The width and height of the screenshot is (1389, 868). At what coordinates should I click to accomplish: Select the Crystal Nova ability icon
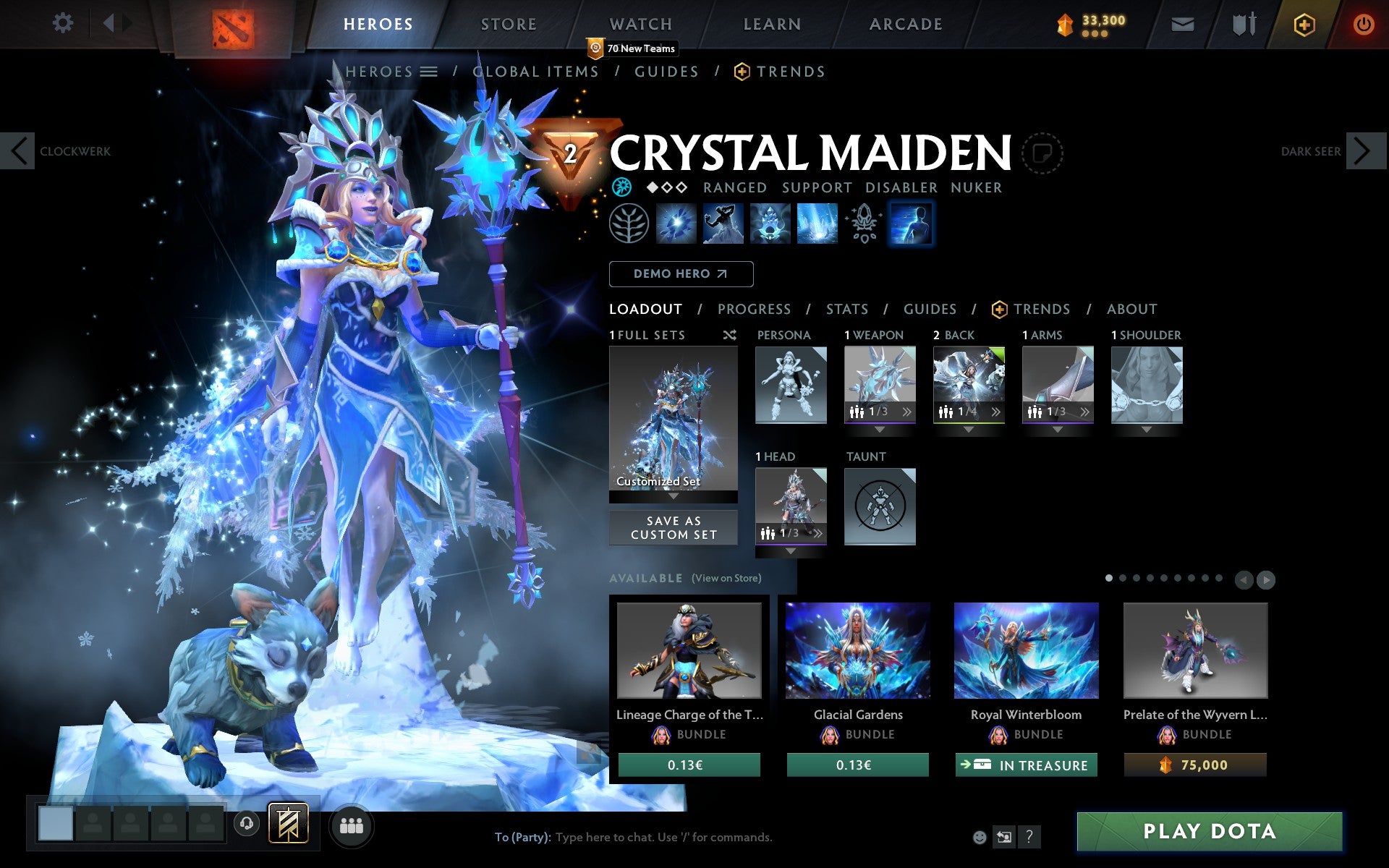[676, 224]
